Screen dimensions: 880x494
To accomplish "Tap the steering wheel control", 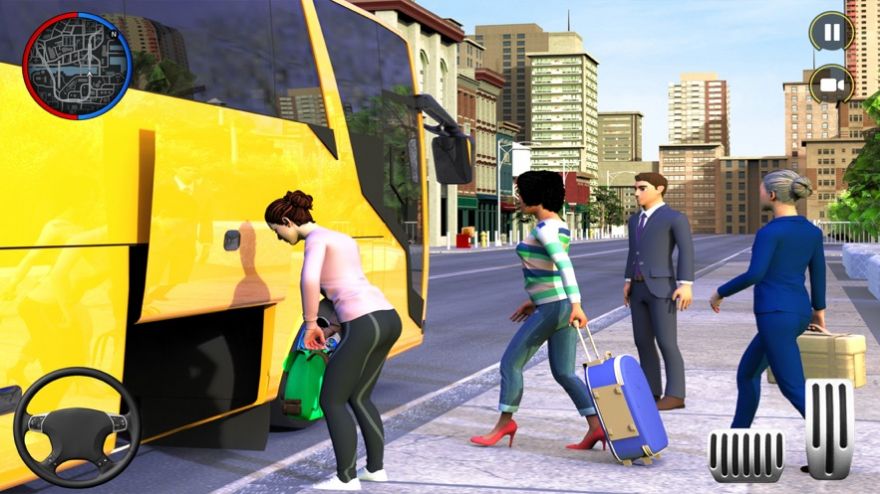I will click(x=77, y=427).
